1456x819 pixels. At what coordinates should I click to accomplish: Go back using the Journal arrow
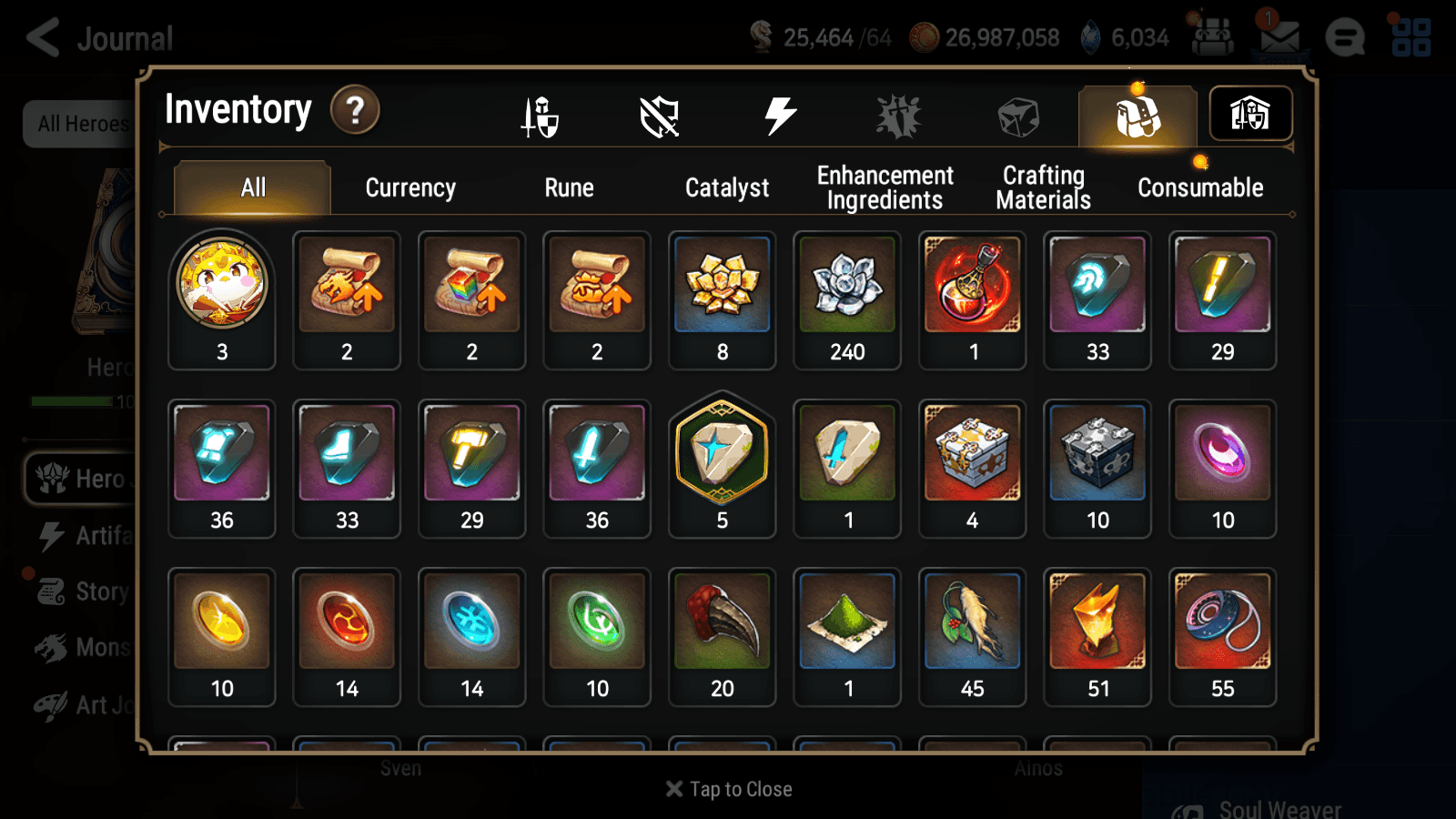coord(43,37)
